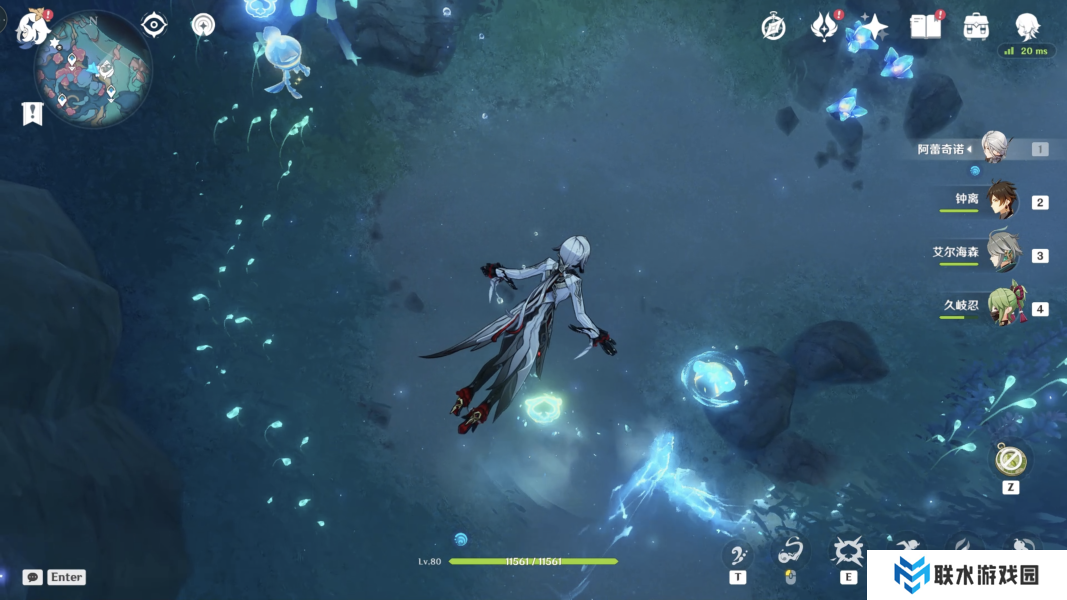
Task: Switch to party member 久岐忍
Action: 1003,307
